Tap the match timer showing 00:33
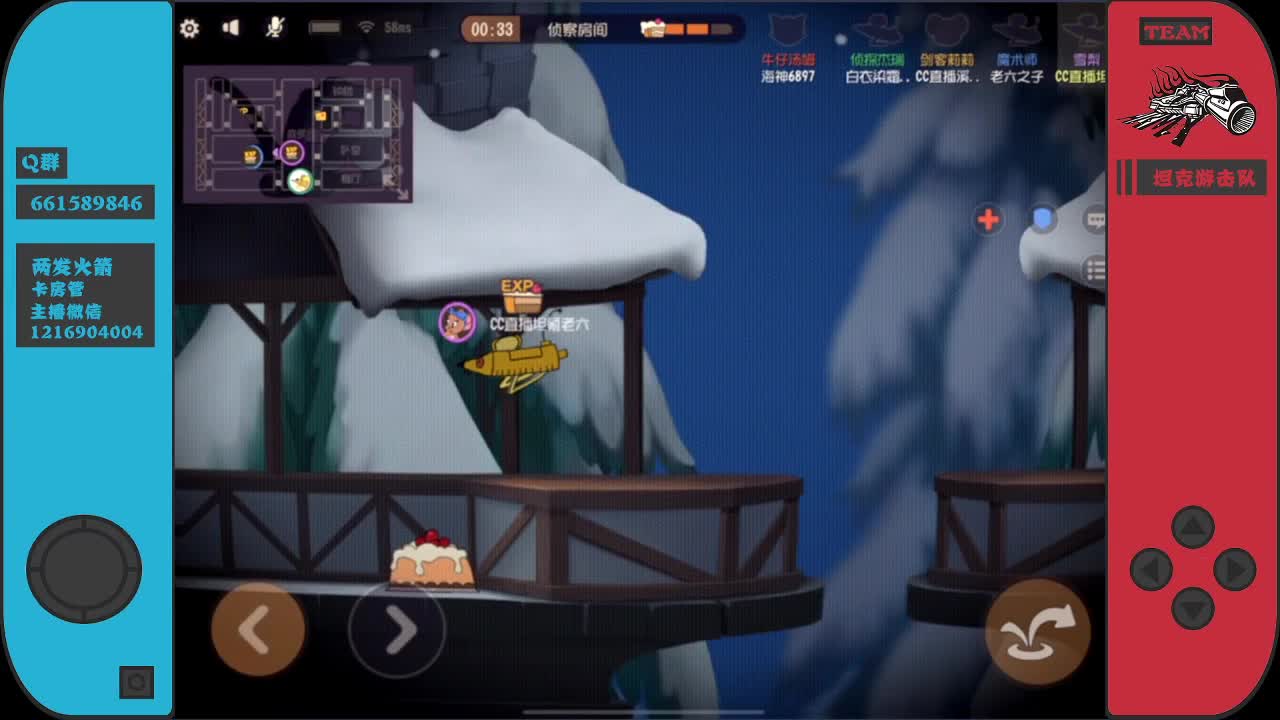1280x720 pixels. 489,28
